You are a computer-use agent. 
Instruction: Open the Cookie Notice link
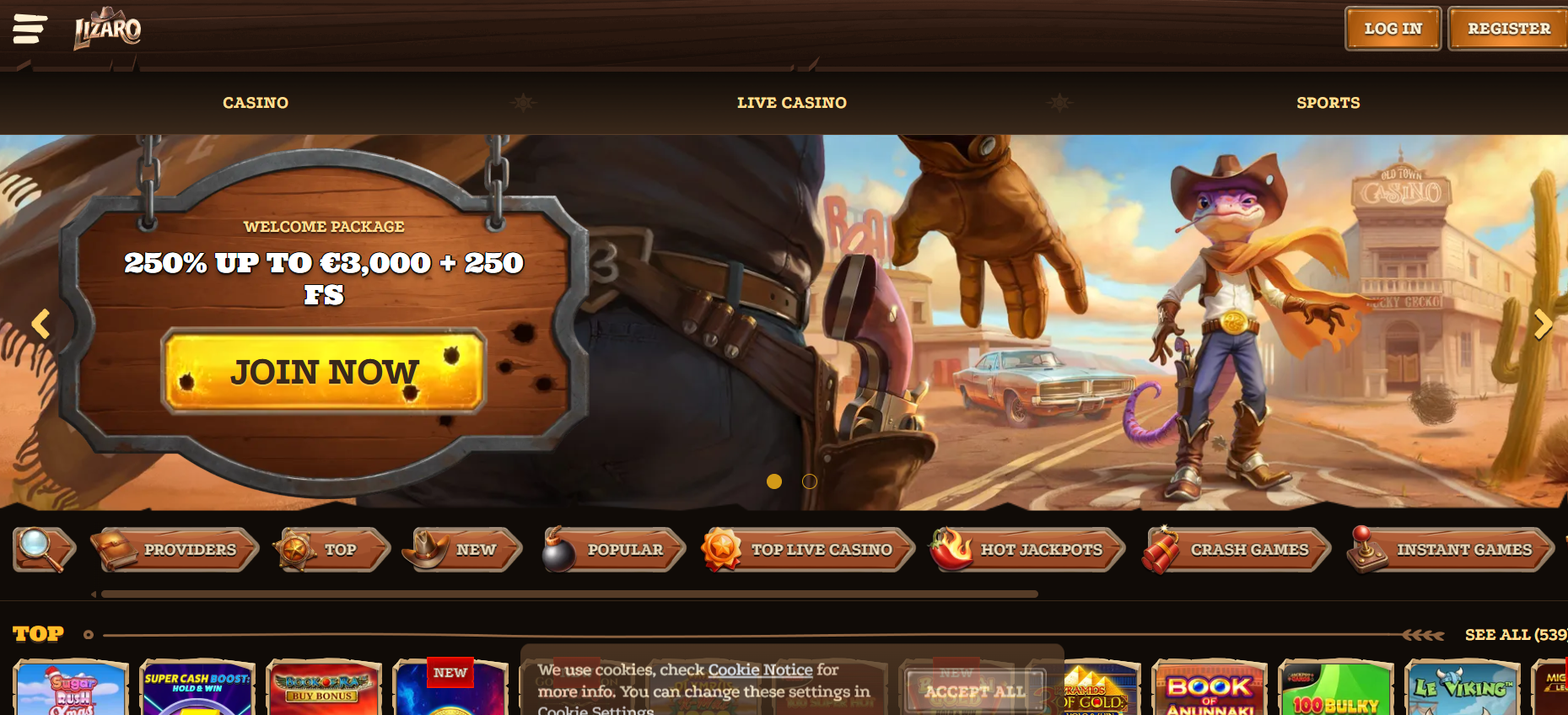coord(760,669)
